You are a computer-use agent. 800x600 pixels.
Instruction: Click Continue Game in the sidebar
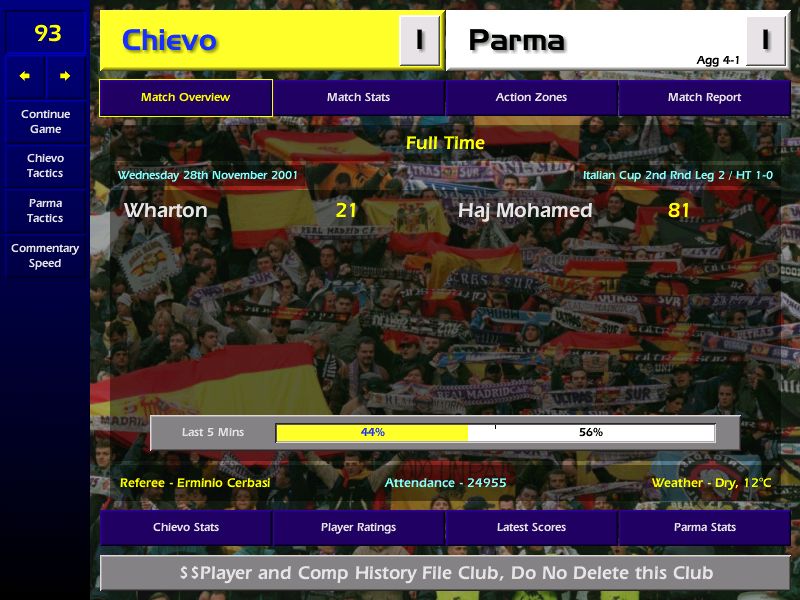coord(45,121)
